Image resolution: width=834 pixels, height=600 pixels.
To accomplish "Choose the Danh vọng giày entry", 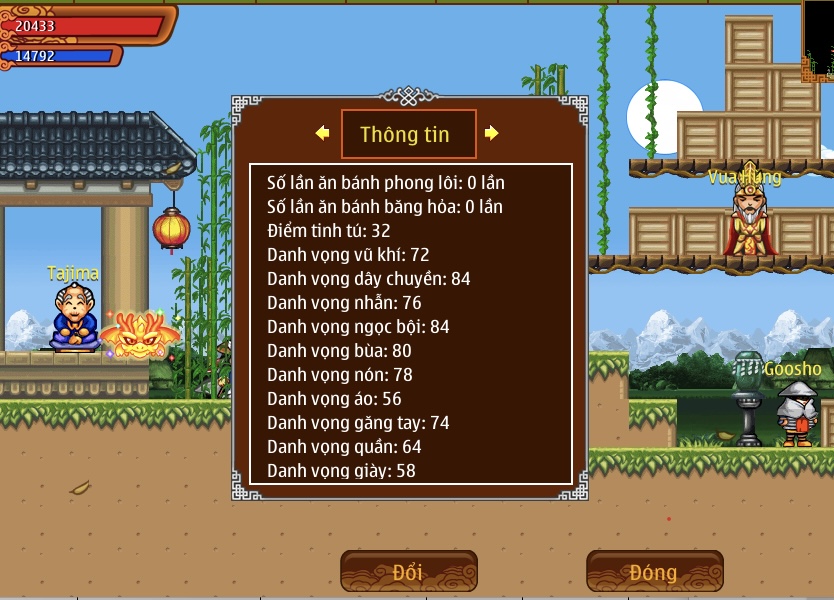I will tap(341, 470).
